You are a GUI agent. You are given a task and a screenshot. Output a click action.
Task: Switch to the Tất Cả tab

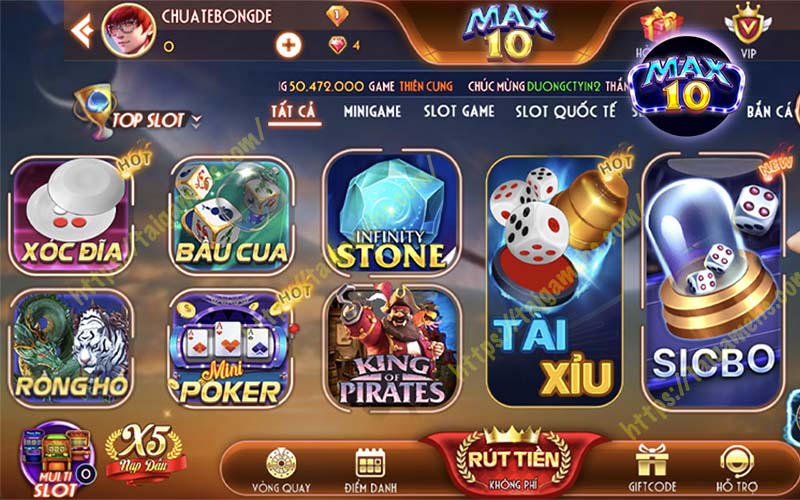coord(294,111)
